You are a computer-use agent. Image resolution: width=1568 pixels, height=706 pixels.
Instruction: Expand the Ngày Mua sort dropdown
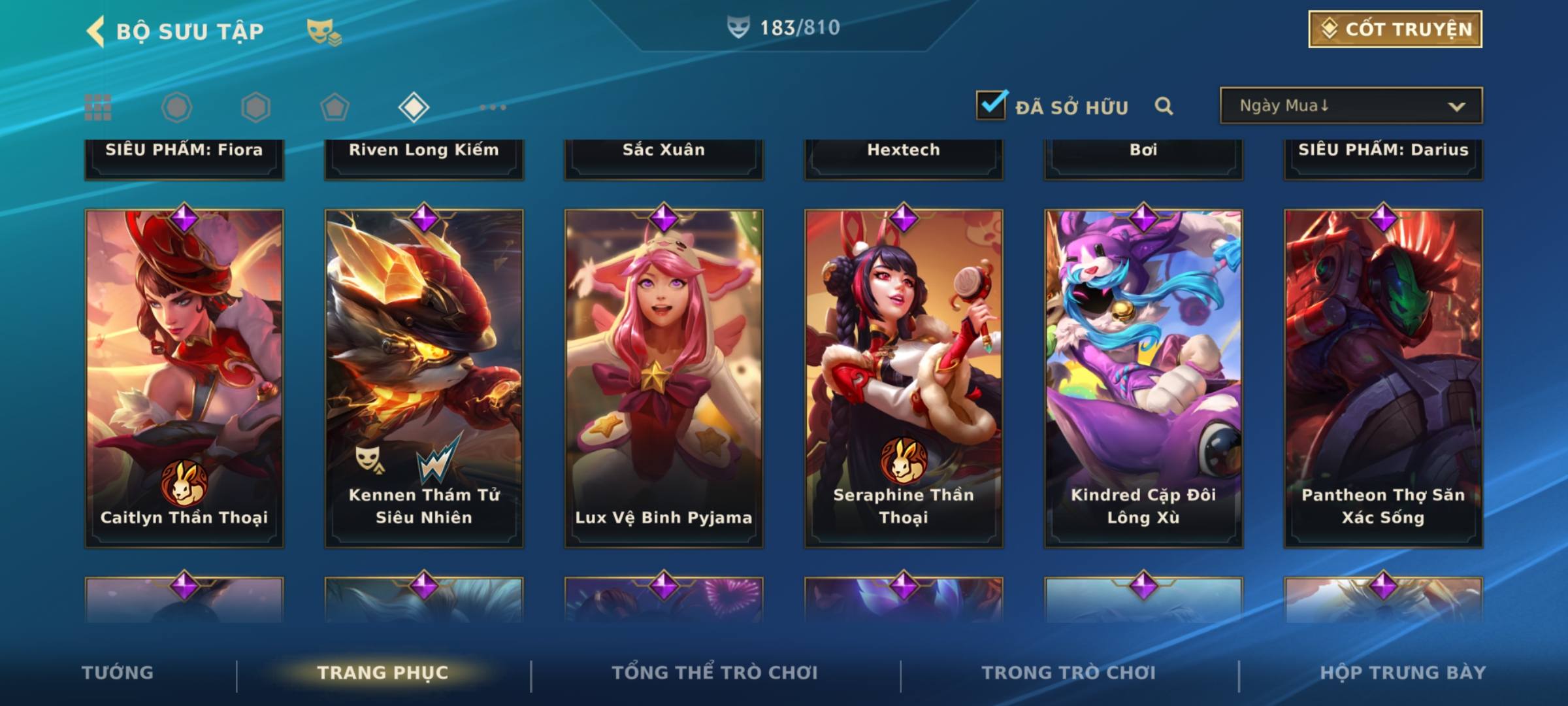click(x=1351, y=106)
